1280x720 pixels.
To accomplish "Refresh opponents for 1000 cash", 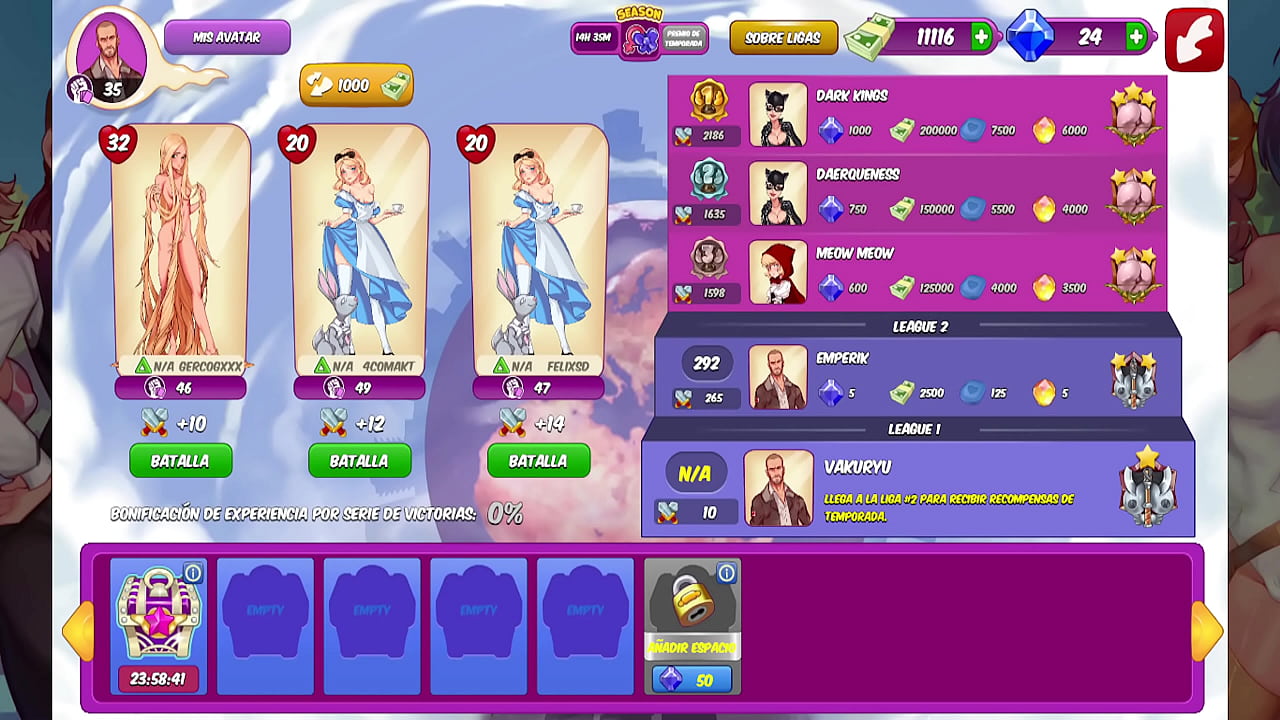I will pos(356,86).
